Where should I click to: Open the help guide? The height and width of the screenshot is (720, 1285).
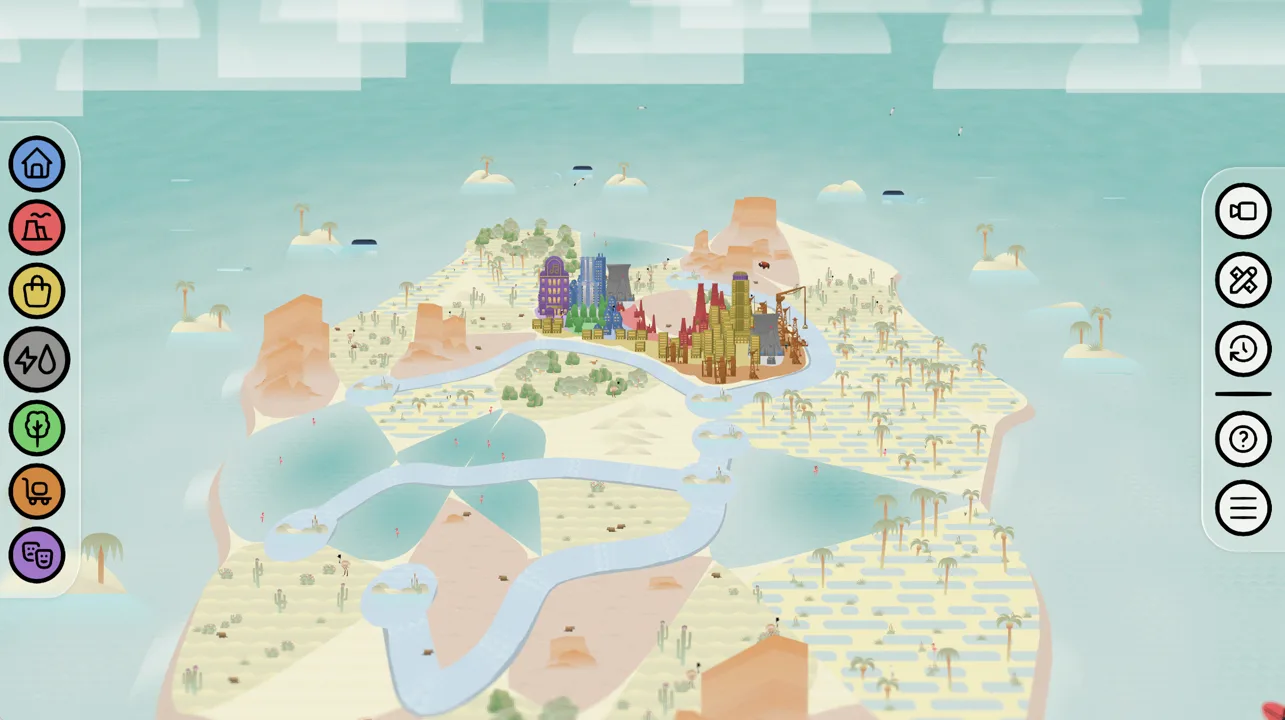pyautogui.click(x=1242, y=439)
